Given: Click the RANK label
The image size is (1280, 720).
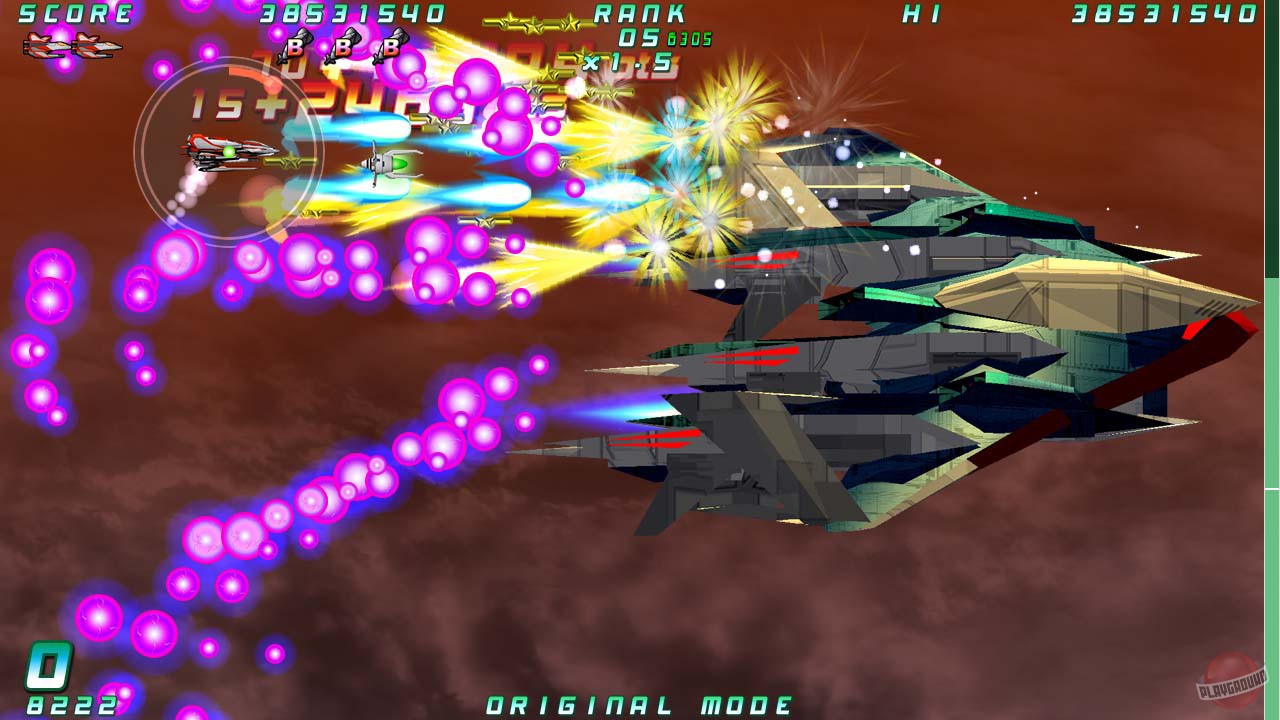Looking at the screenshot, I should (x=640, y=14).
